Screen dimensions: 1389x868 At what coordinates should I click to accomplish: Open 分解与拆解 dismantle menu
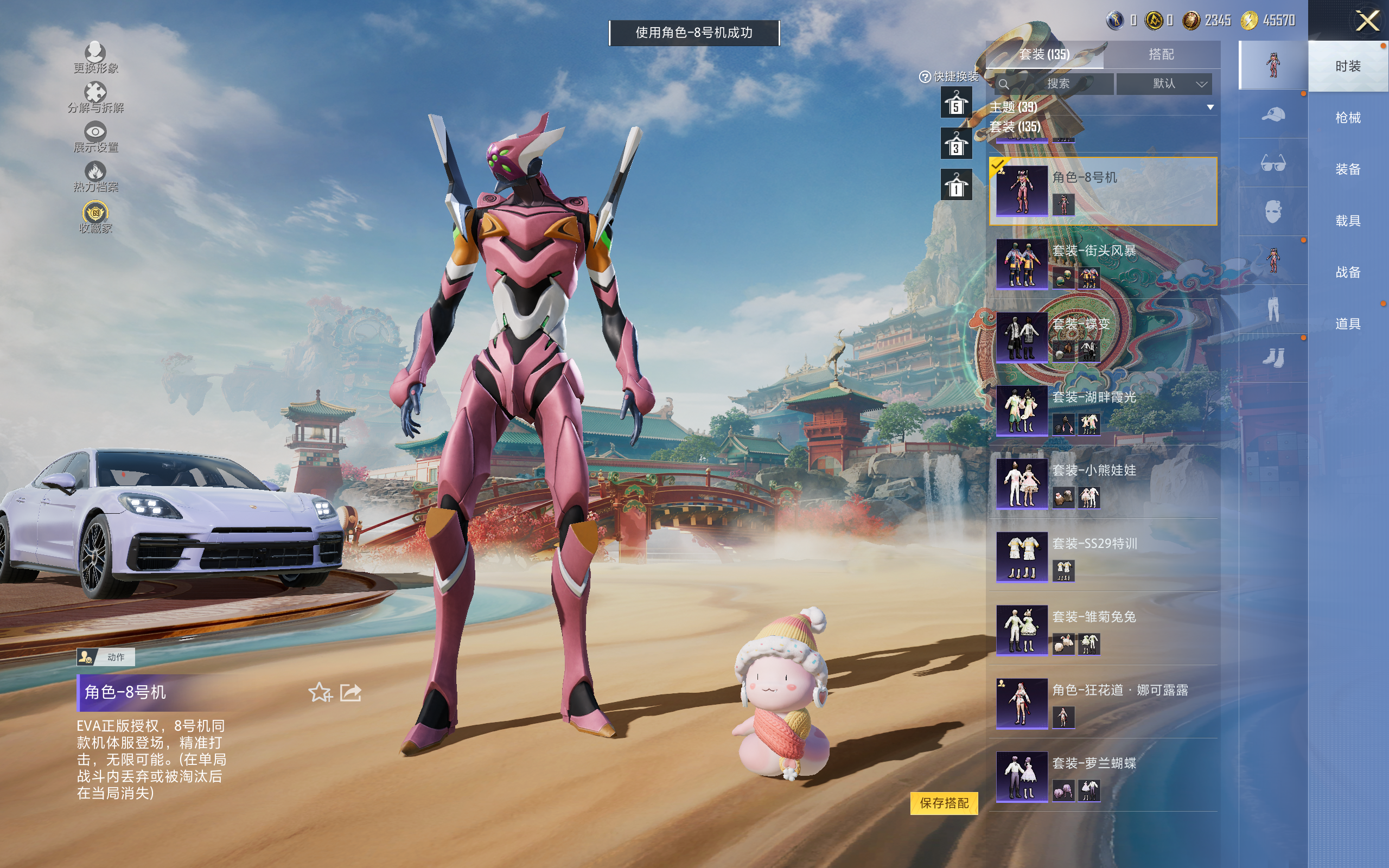(95, 98)
